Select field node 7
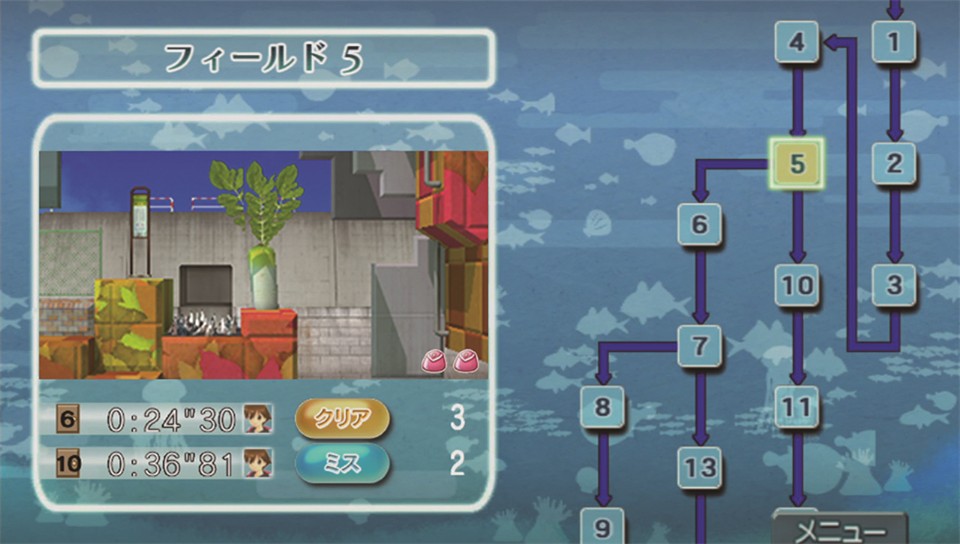 click(699, 347)
